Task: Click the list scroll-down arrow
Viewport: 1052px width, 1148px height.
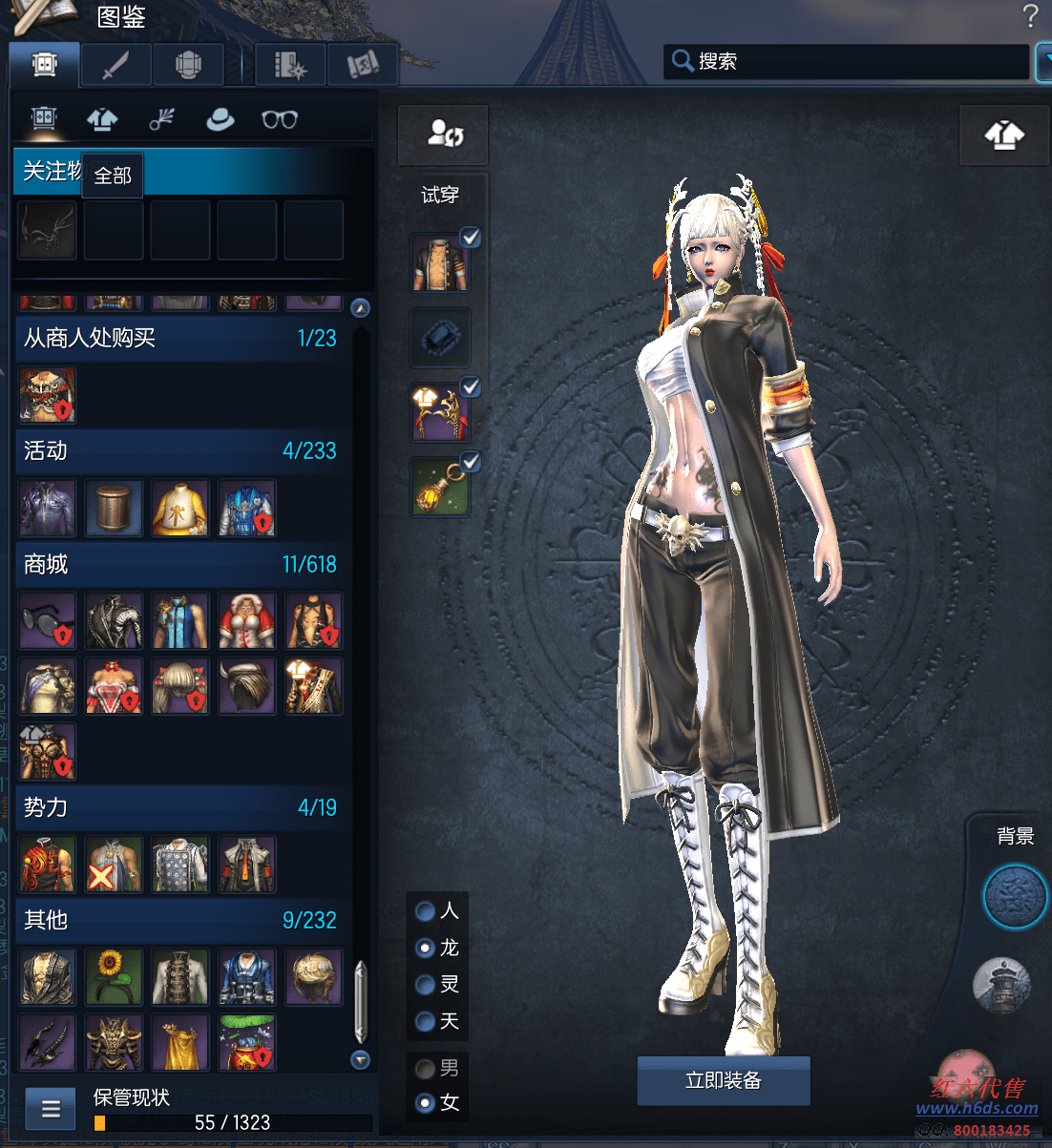Action: (x=360, y=1059)
